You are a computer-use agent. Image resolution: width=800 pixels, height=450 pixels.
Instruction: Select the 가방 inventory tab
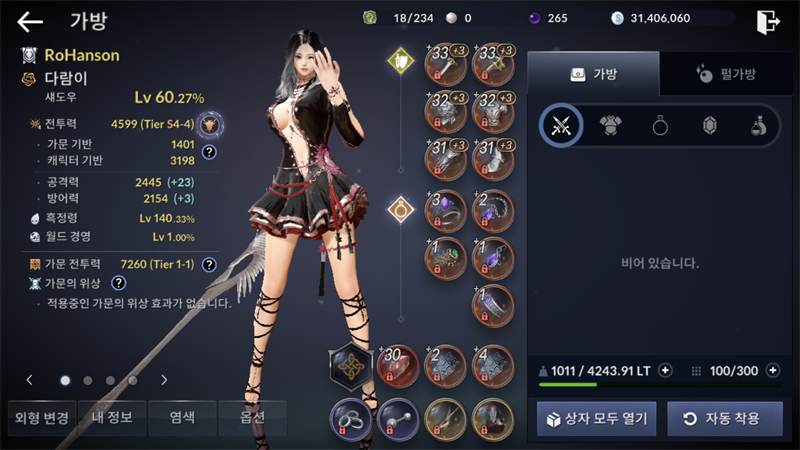tap(593, 73)
